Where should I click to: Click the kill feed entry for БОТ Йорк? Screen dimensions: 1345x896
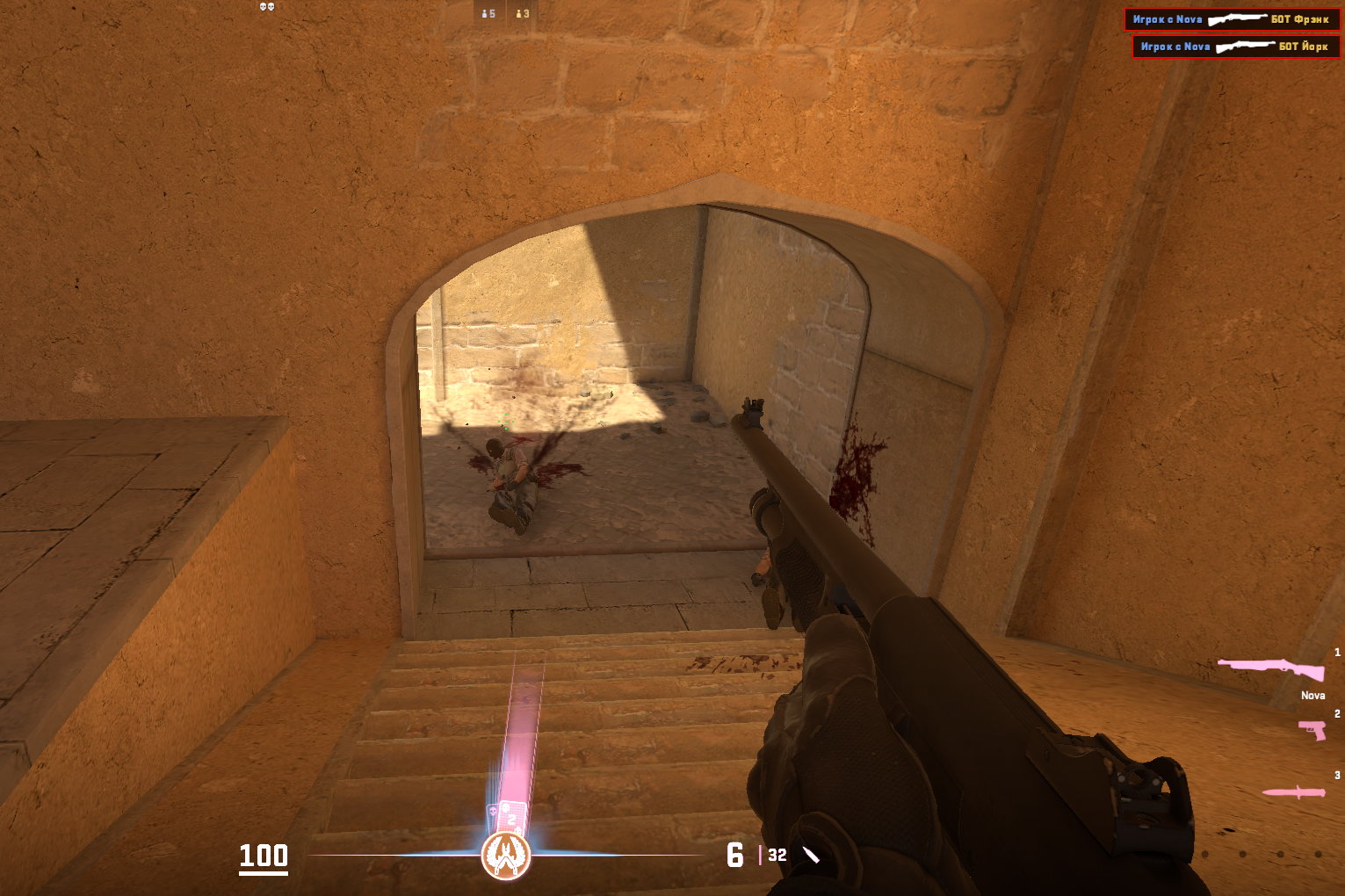click(x=1235, y=47)
